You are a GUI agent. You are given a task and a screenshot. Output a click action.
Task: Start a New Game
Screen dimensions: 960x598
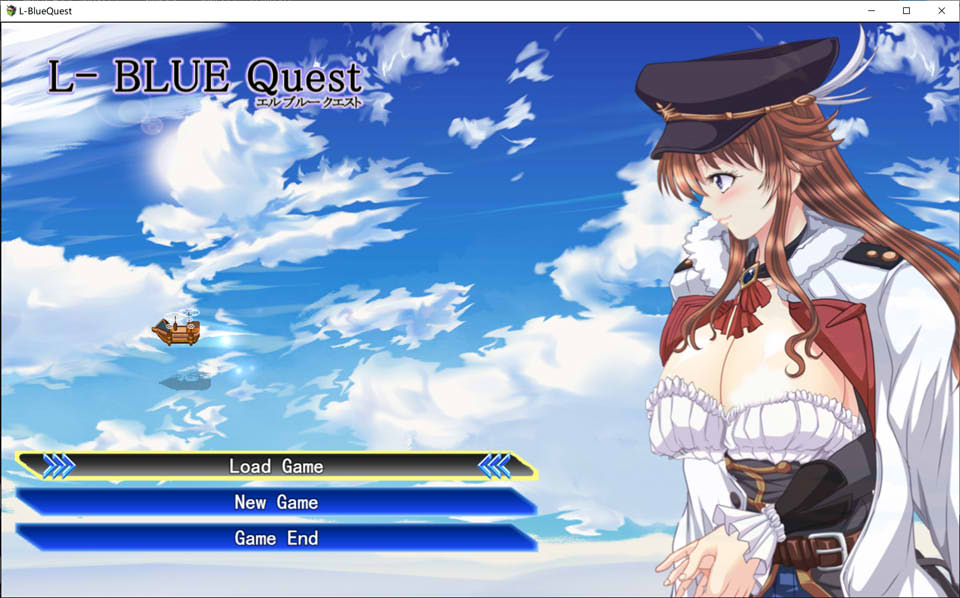(276, 502)
